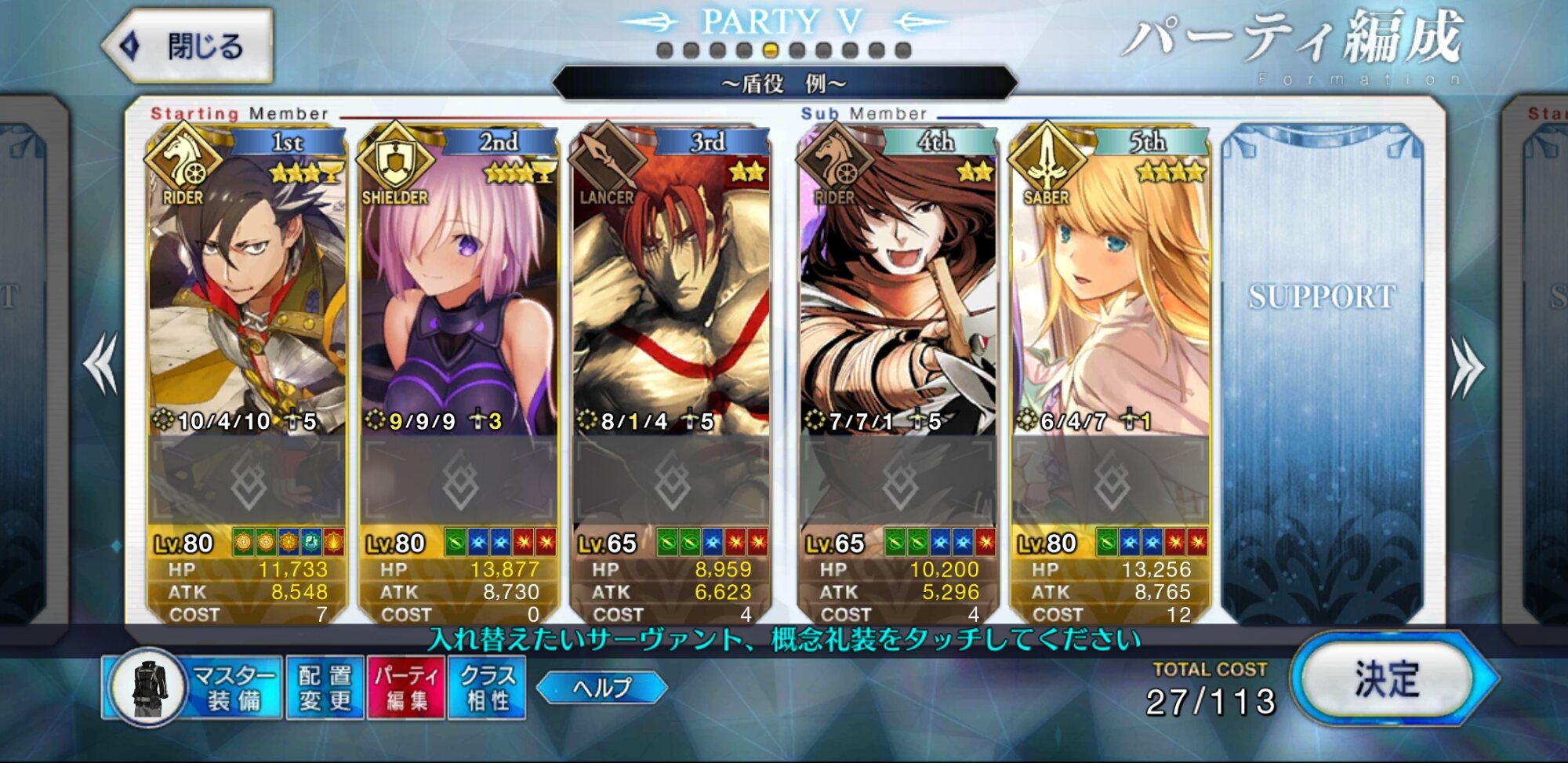This screenshot has width=1568, height=763.
Task: Open the empty SUPPORT slot
Action: [1322, 369]
